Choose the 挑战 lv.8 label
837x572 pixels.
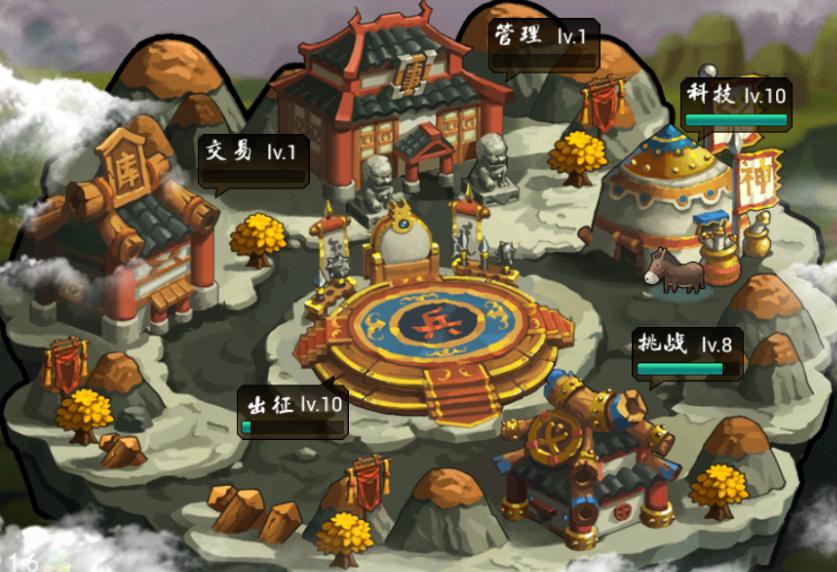coord(688,352)
